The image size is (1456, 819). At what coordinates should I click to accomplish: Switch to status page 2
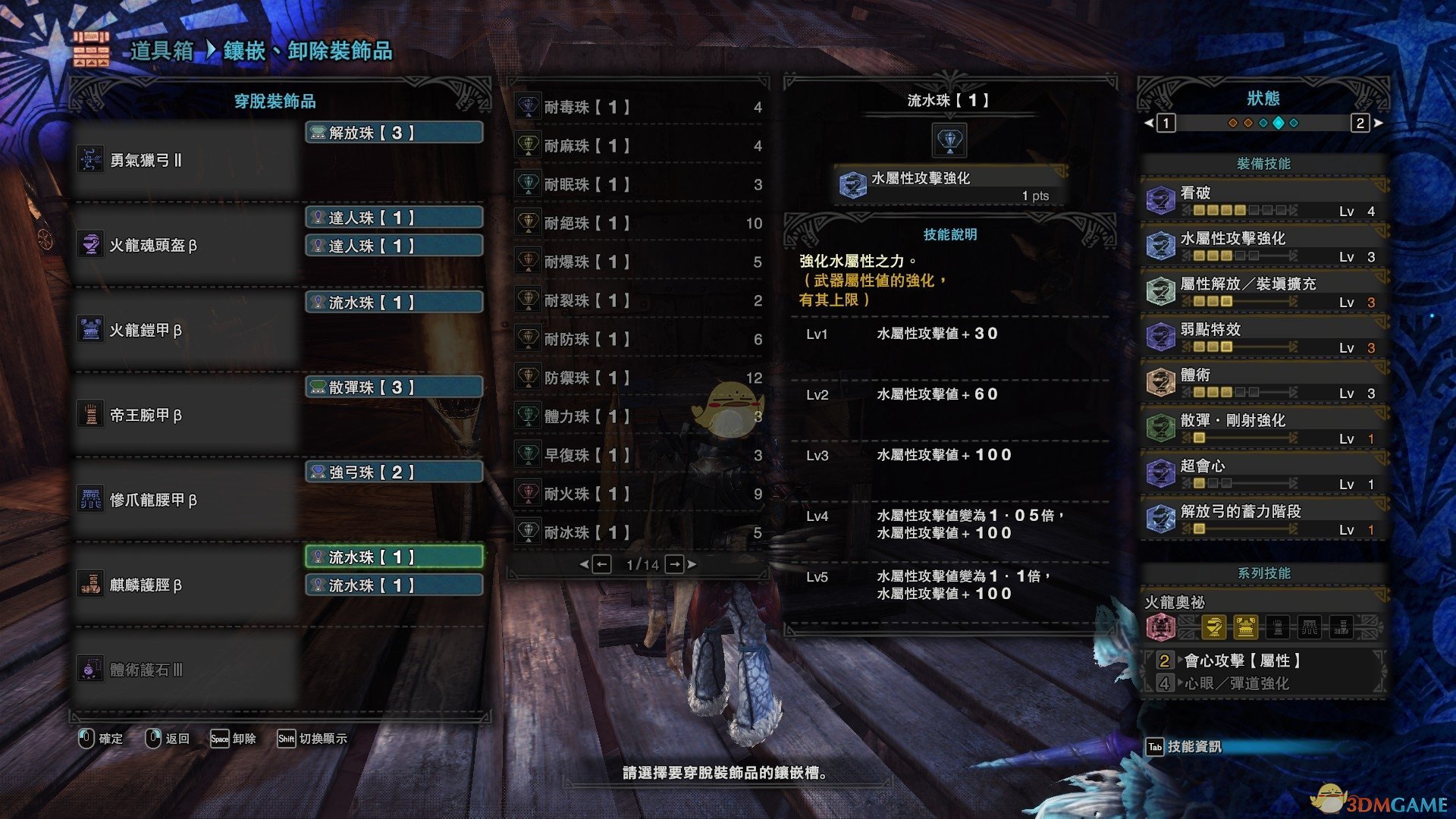(x=1360, y=123)
